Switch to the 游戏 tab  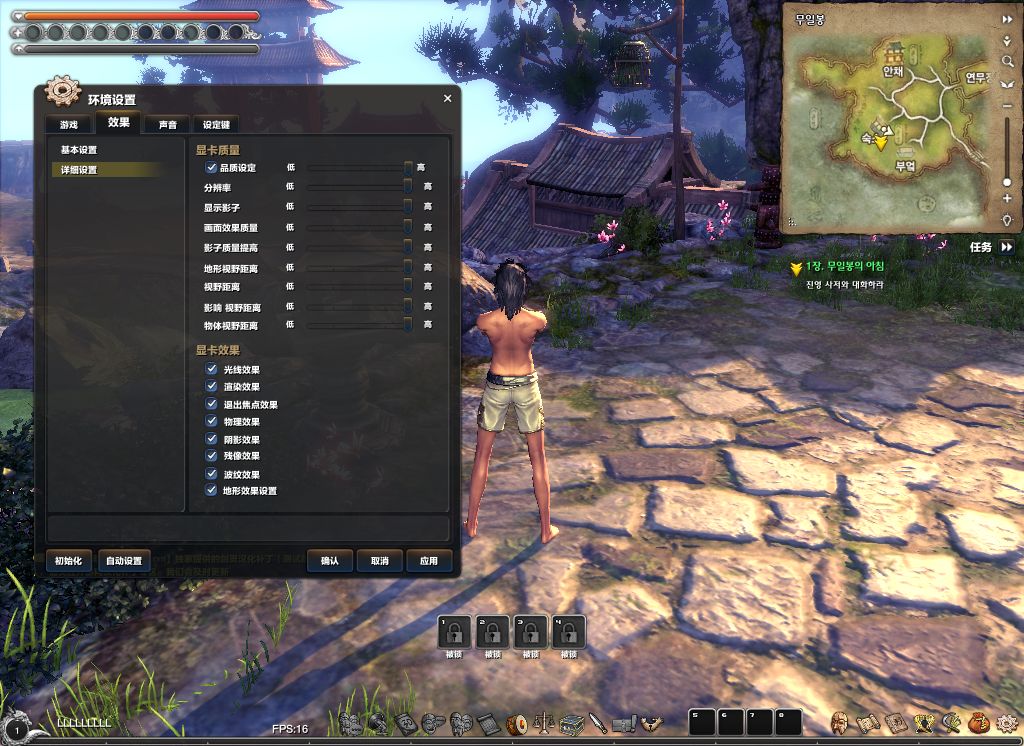[x=68, y=124]
